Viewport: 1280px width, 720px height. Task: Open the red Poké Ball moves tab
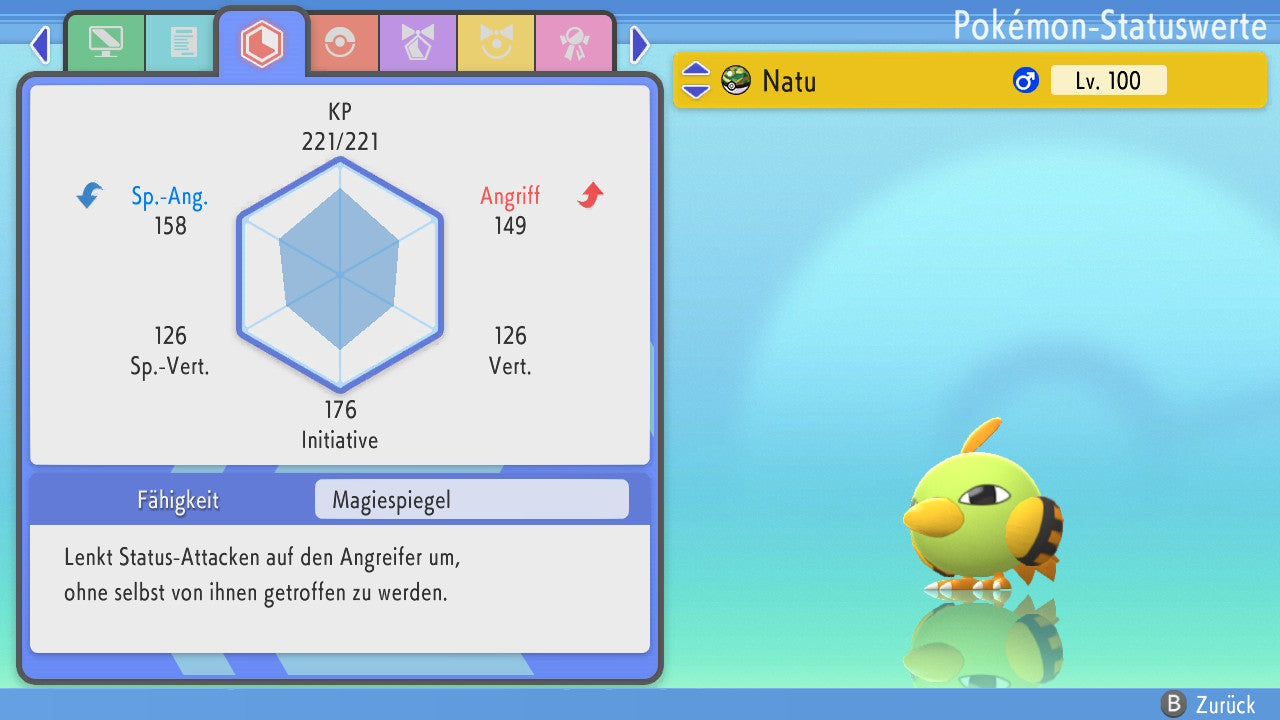click(340, 43)
